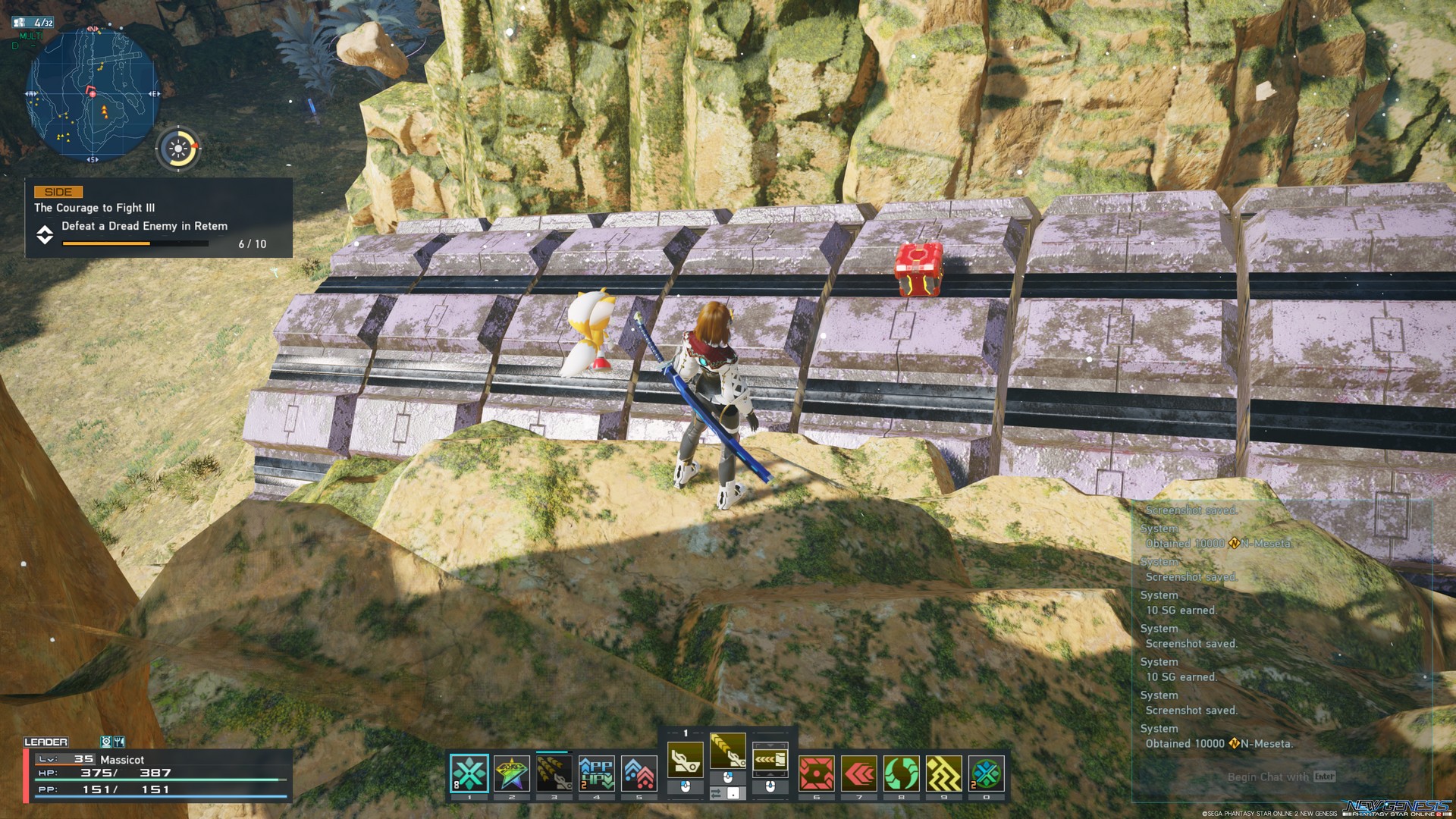Use the HP/PP restorate item in slot 4
1456x819 pixels.
[x=596, y=774]
